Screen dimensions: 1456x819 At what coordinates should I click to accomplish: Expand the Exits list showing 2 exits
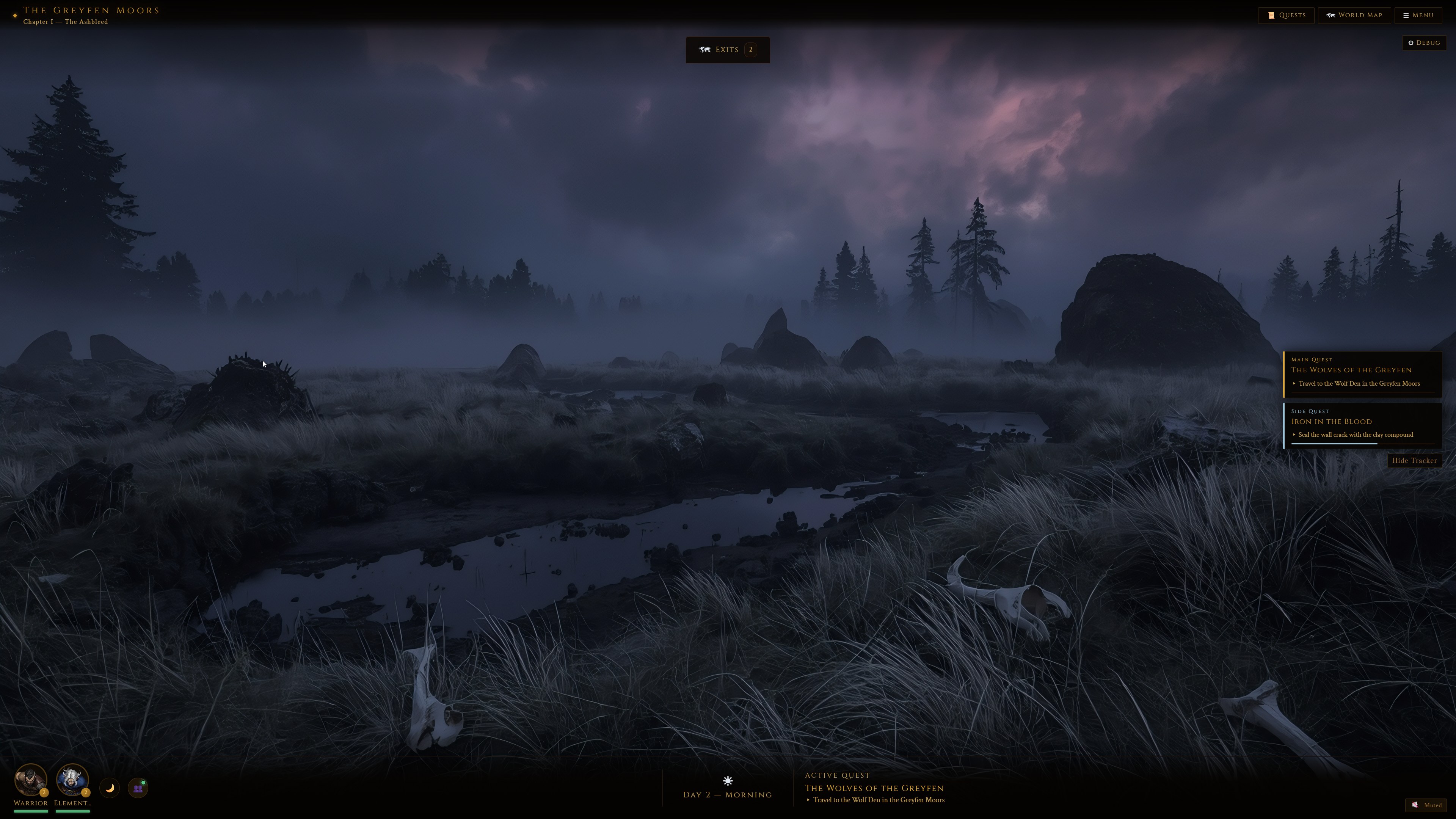click(728, 49)
